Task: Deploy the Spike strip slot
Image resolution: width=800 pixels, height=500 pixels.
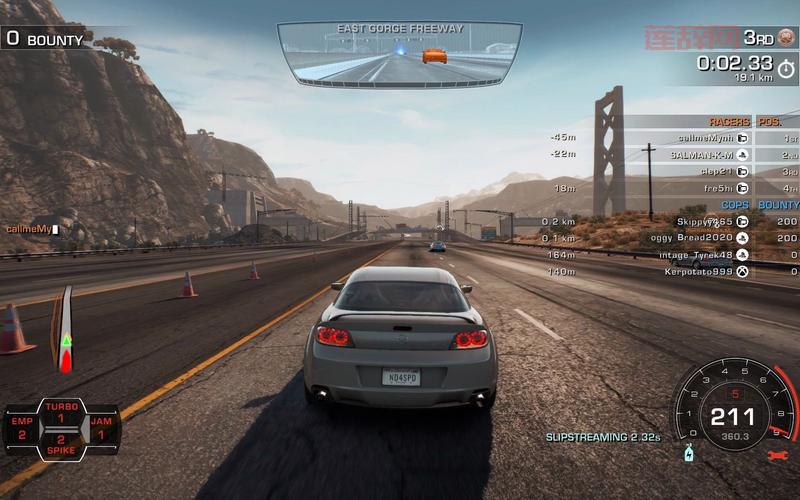Action: click(x=61, y=445)
